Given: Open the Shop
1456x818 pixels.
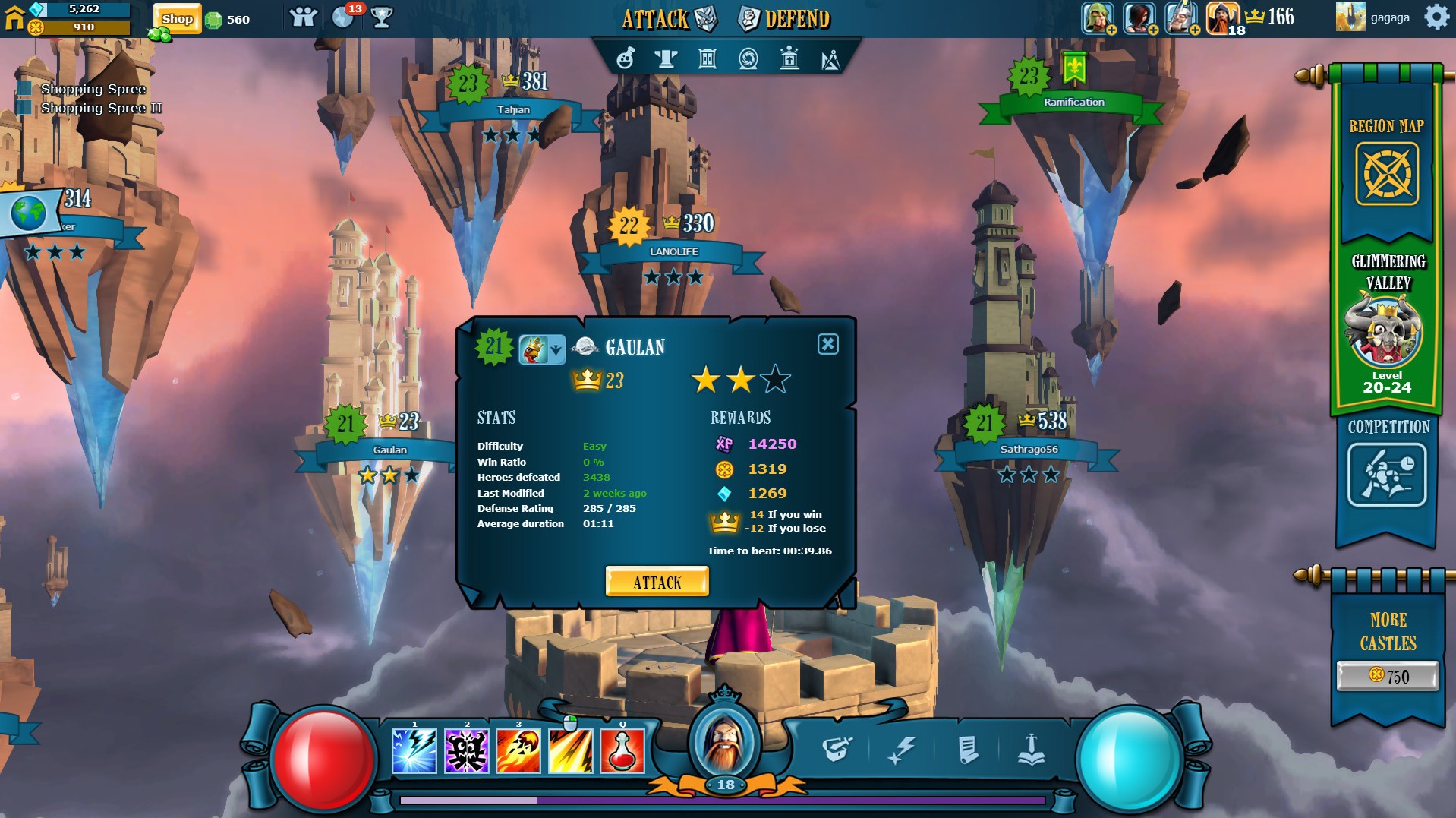Looking at the screenshot, I should [x=177, y=19].
